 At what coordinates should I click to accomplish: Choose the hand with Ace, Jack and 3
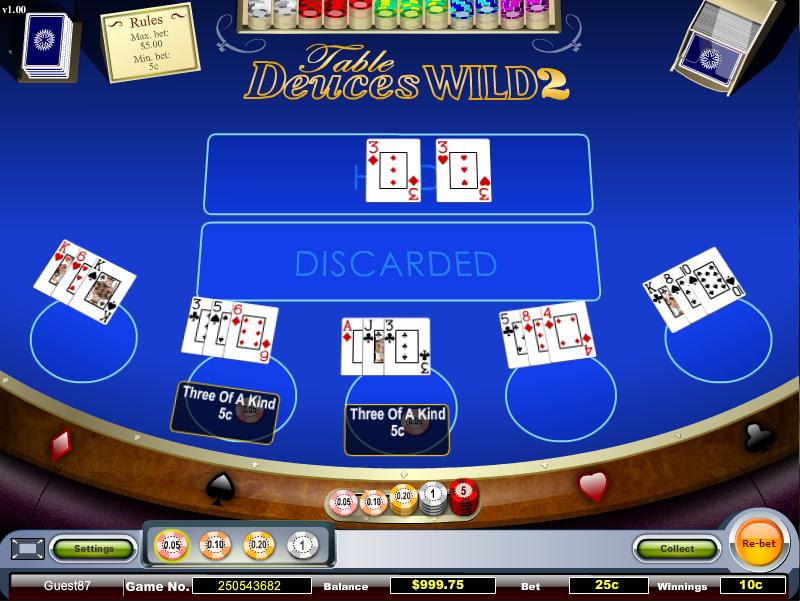pos(387,346)
